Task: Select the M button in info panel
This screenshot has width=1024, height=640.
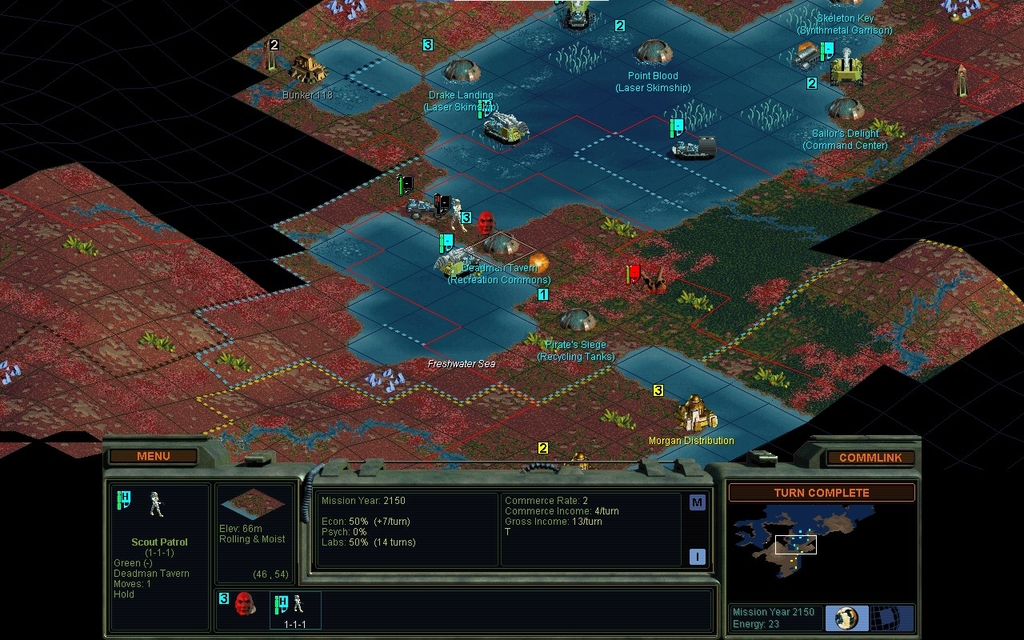Action: tap(697, 502)
